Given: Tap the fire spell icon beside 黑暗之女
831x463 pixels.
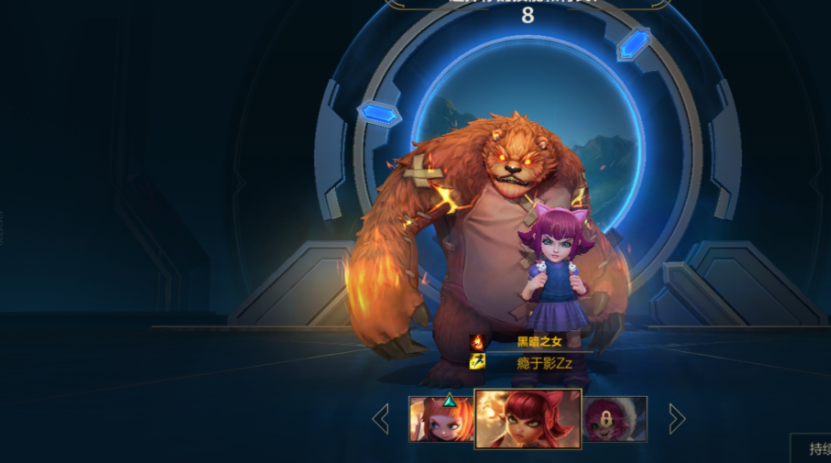Looking at the screenshot, I should tap(478, 342).
